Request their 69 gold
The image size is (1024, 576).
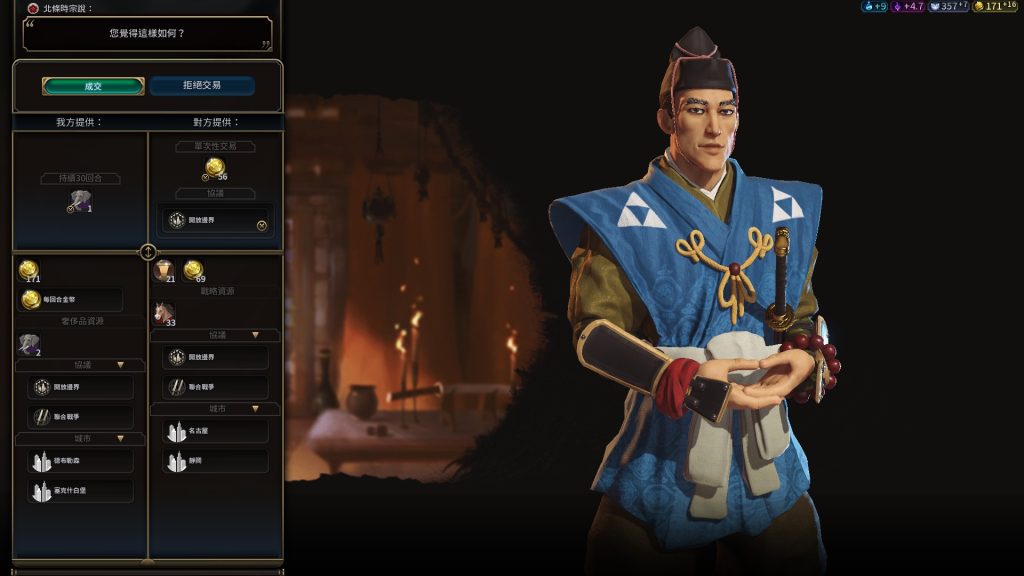pyautogui.click(x=193, y=270)
